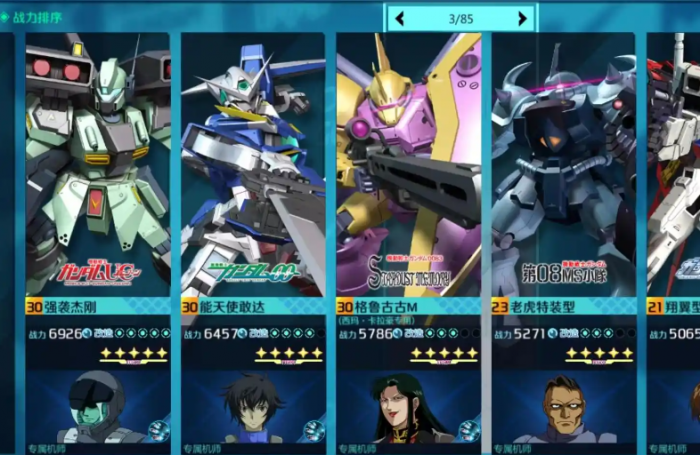Go to the next page arrow
The width and height of the screenshot is (700, 455).
(x=522, y=18)
